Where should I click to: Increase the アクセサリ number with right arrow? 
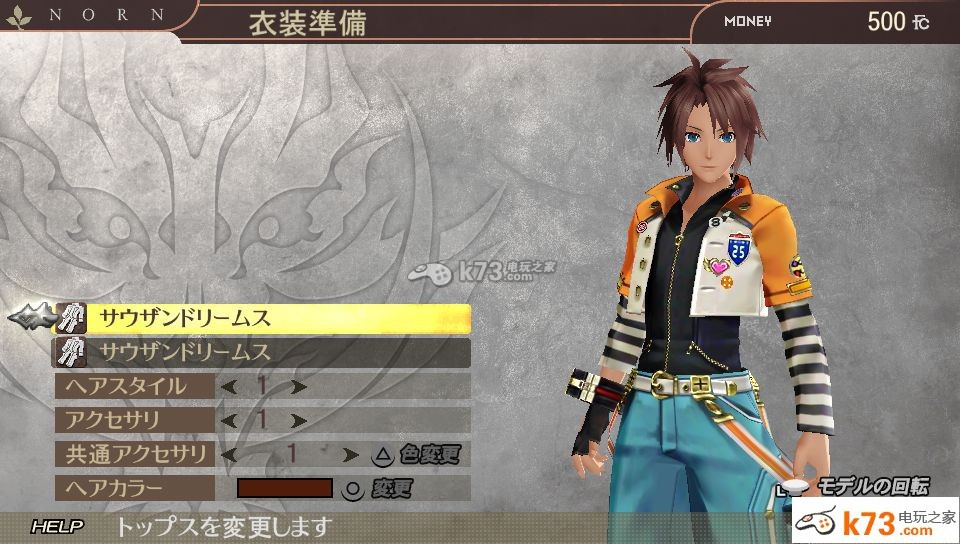(297, 420)
